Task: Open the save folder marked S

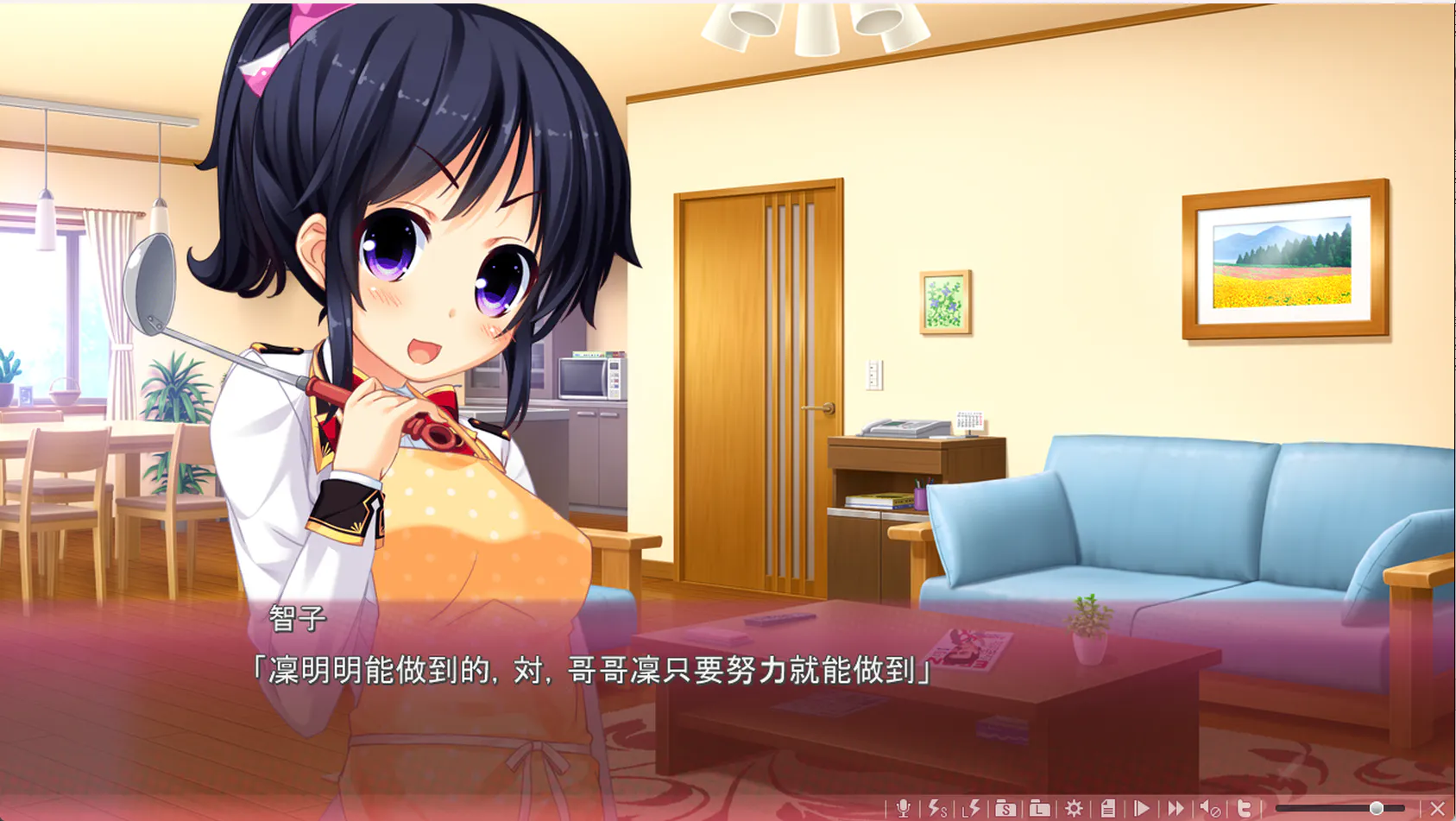Action: coord(1005,808)
